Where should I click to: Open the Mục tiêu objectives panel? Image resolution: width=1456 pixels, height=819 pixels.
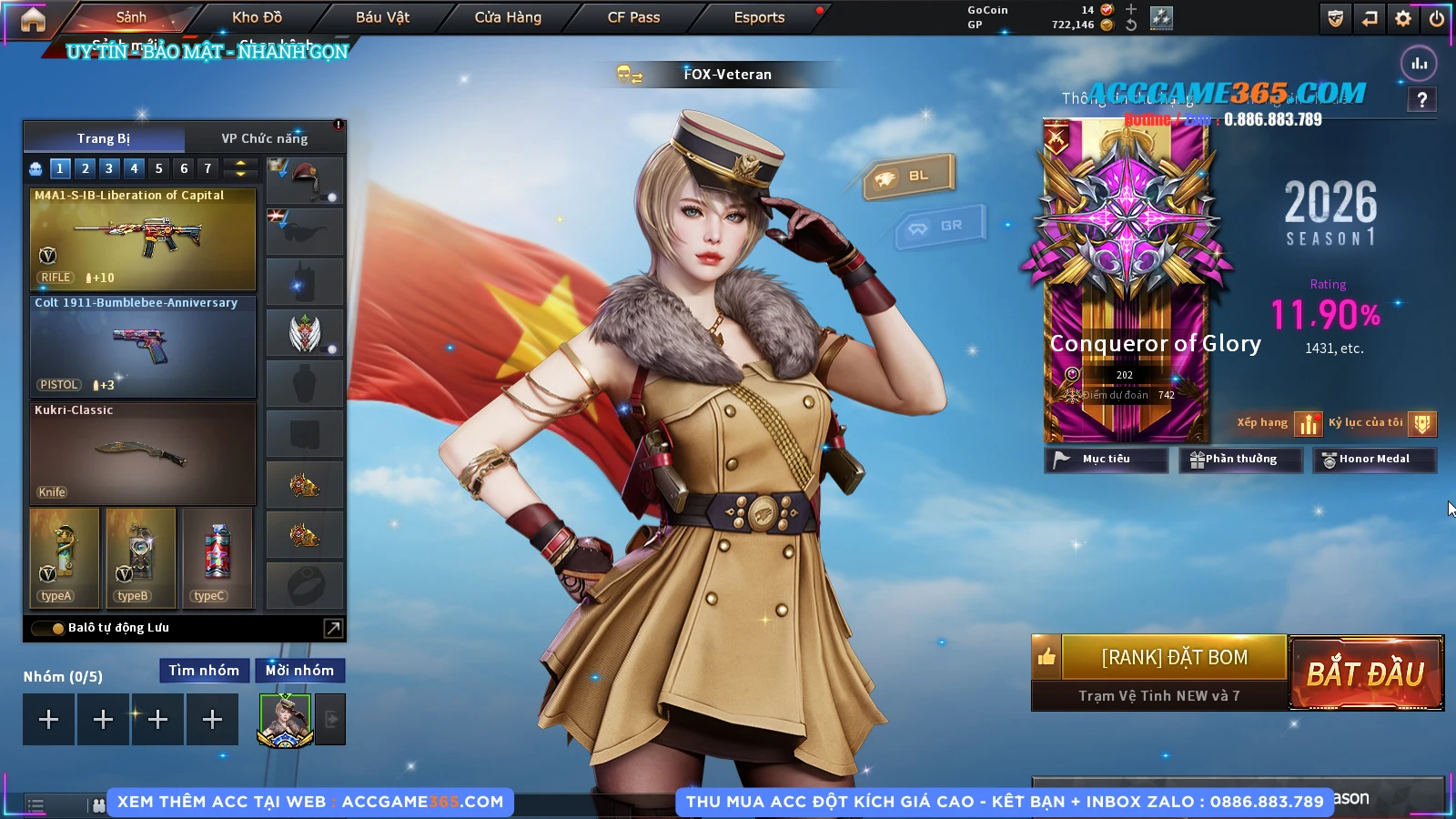[1106, 460]
